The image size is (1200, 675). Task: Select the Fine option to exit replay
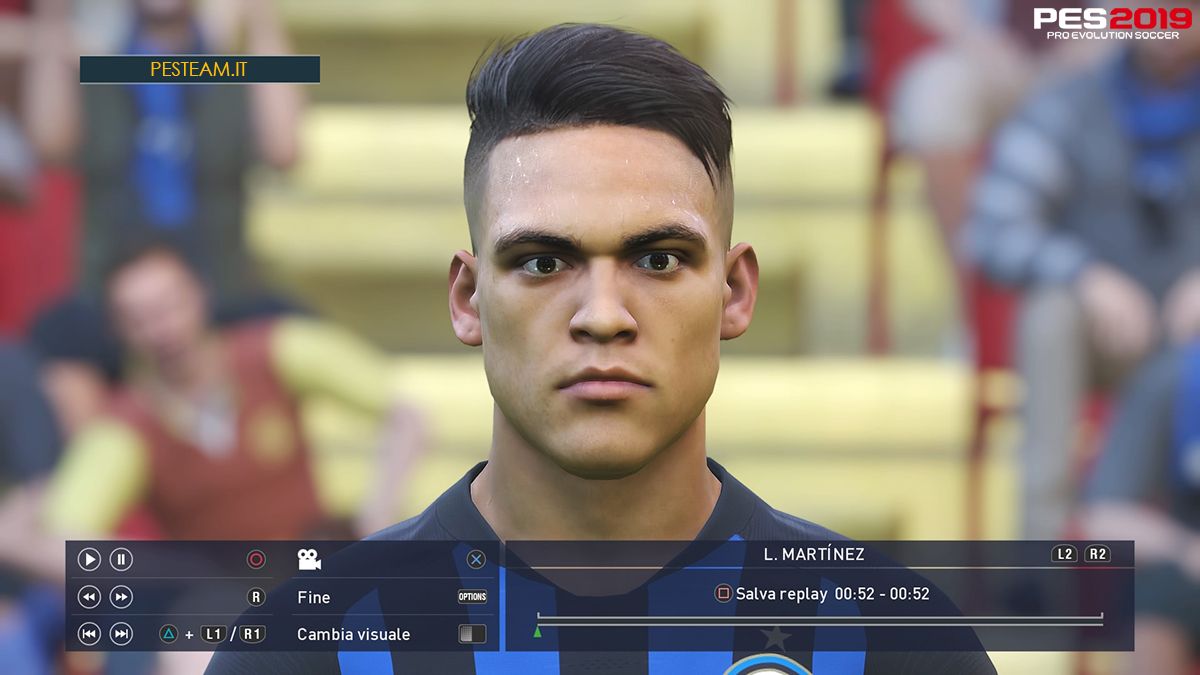[314, 597]
